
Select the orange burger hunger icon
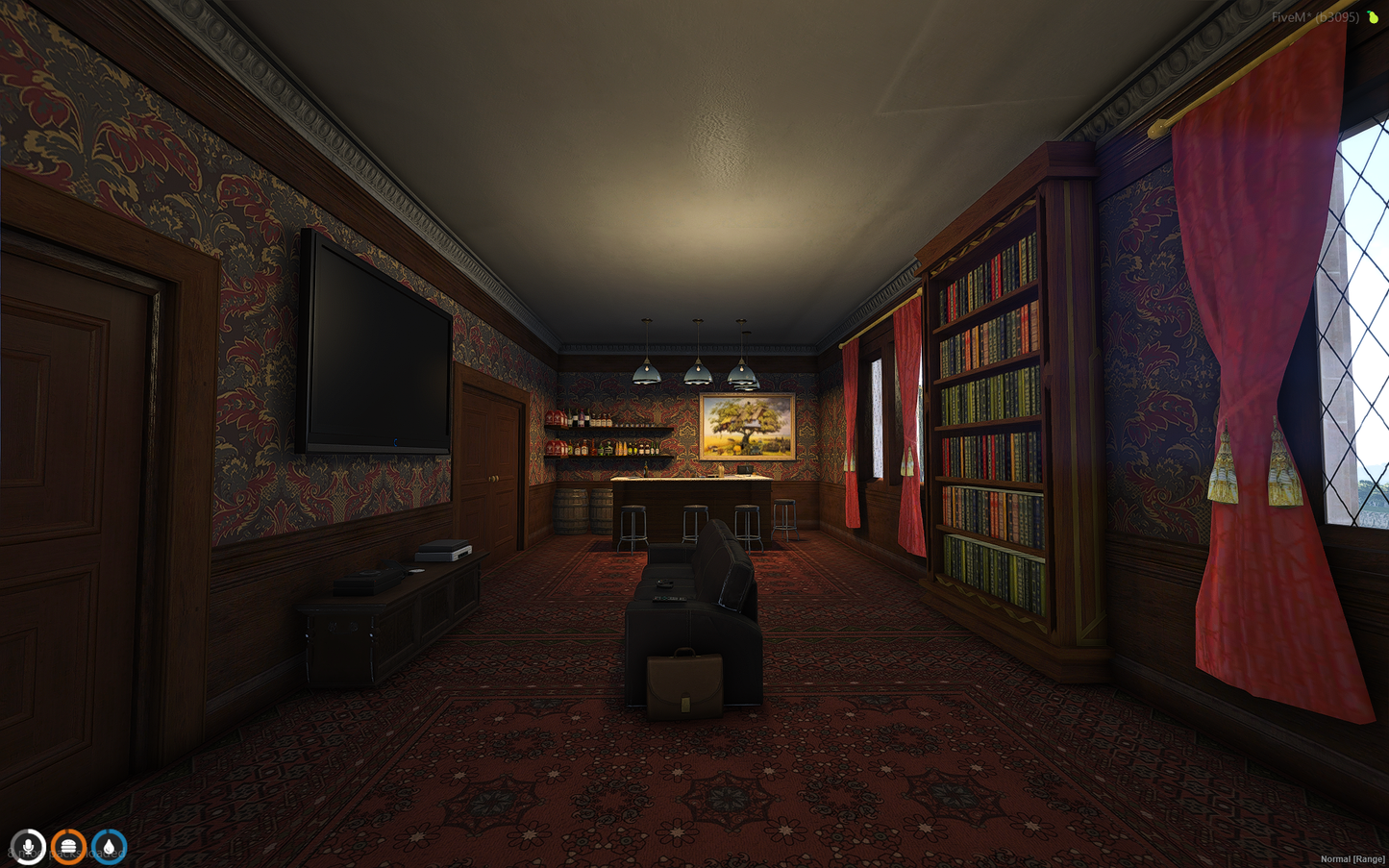68,847
